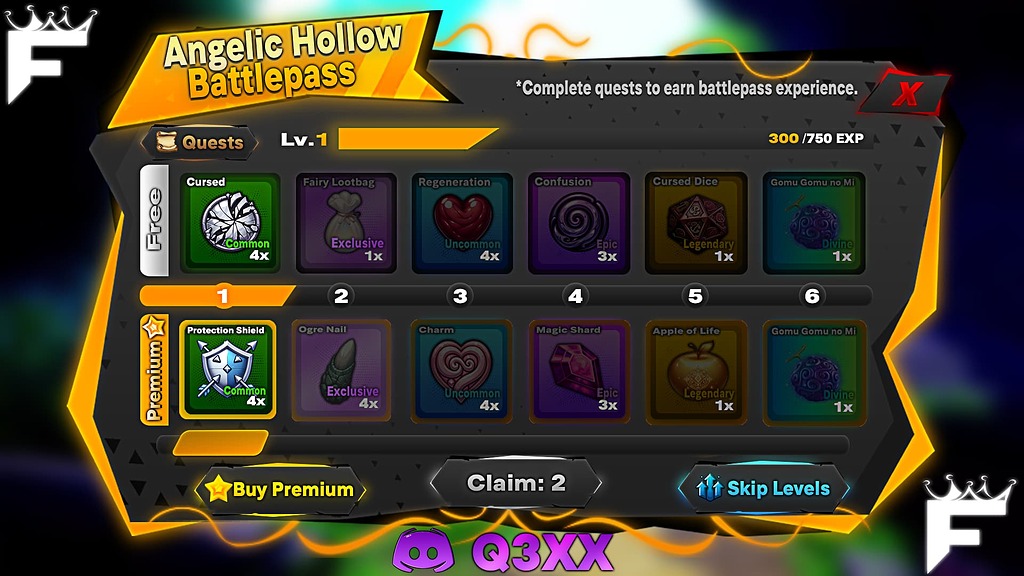
Task: Choose the free Regeneration heart reward
Action: (462, 222)
